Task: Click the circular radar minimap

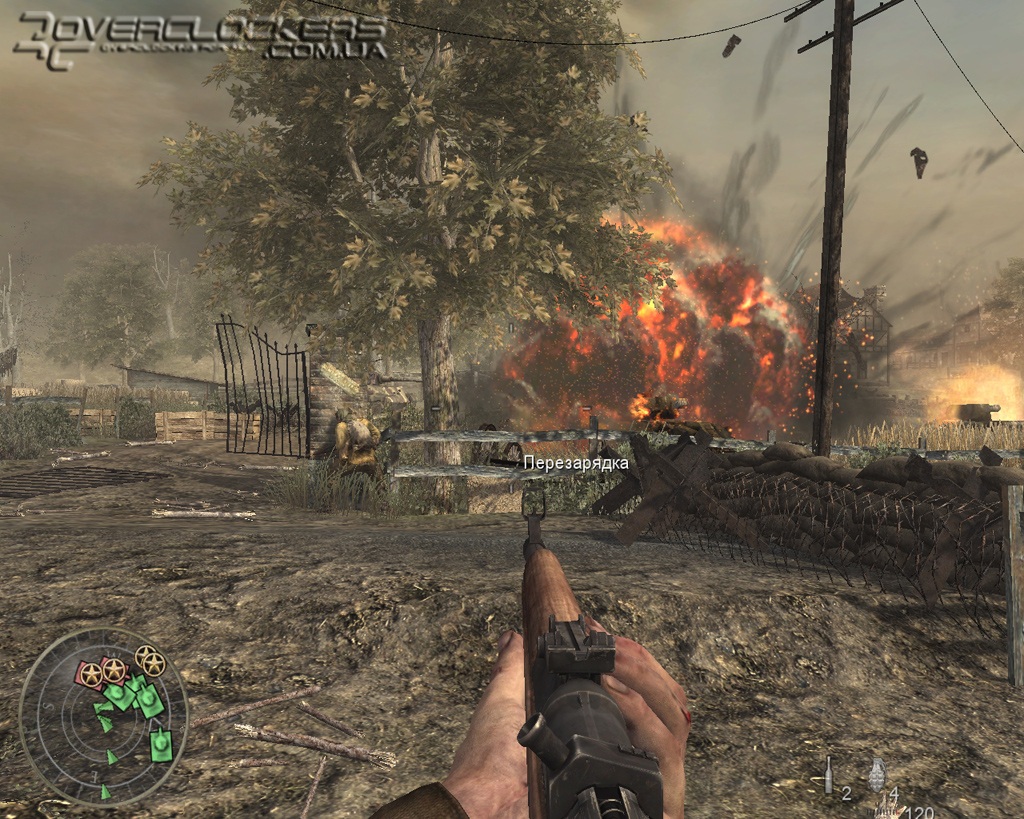Action: 103,716
